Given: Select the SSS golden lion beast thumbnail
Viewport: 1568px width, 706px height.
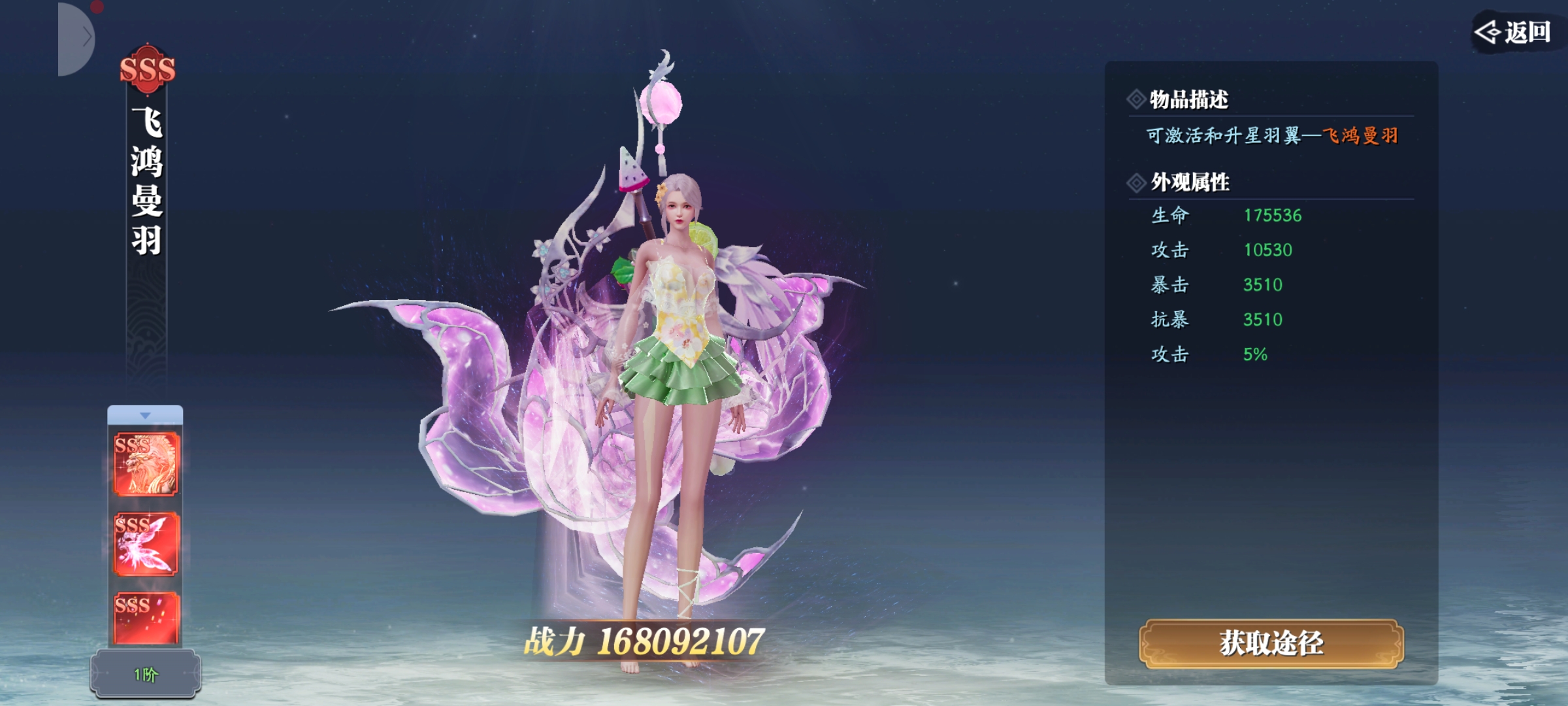Looking at the screenshot, I should click(x=146, y=464).
